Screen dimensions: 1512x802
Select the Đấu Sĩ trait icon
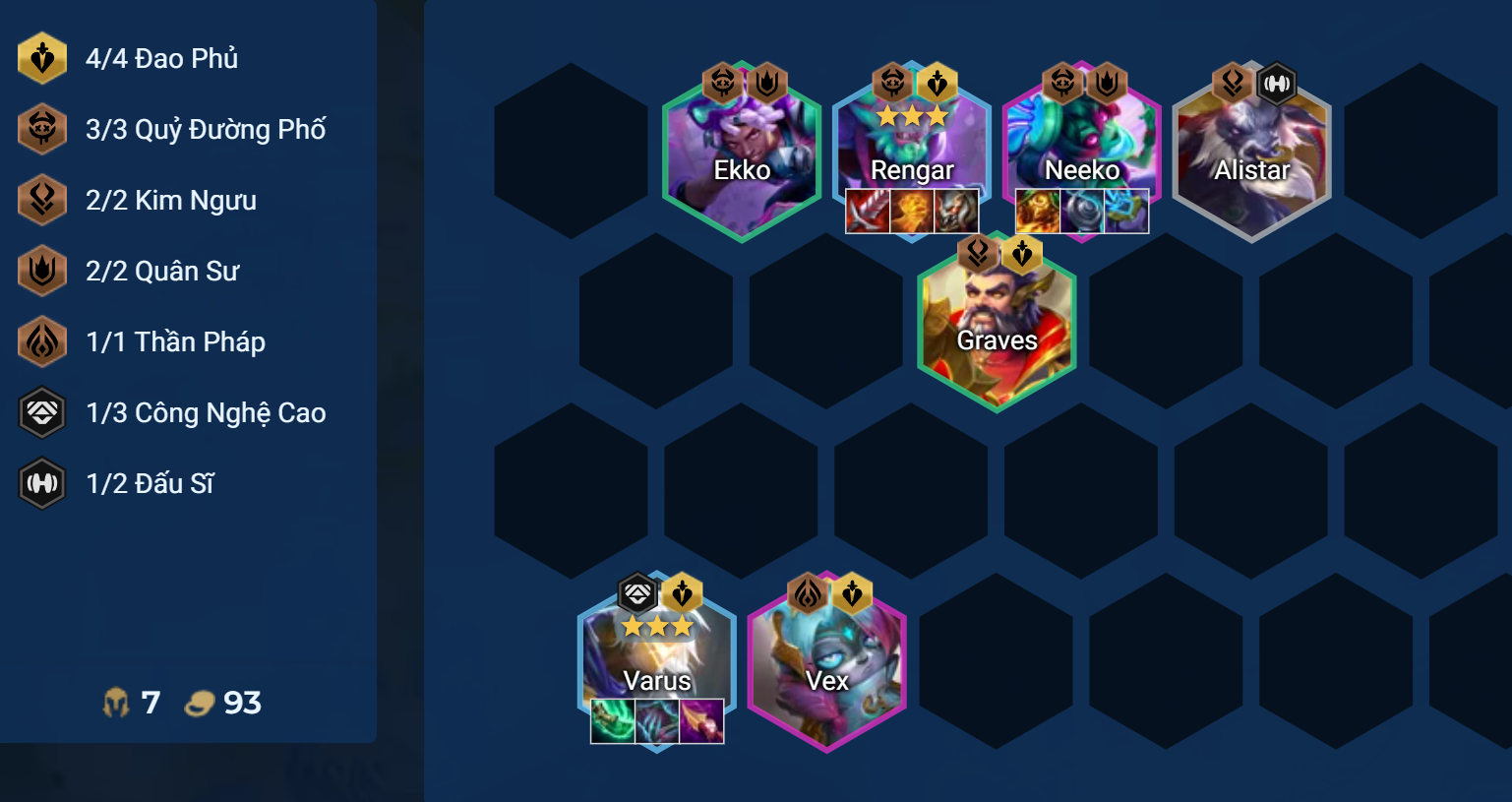pos(41,483)
